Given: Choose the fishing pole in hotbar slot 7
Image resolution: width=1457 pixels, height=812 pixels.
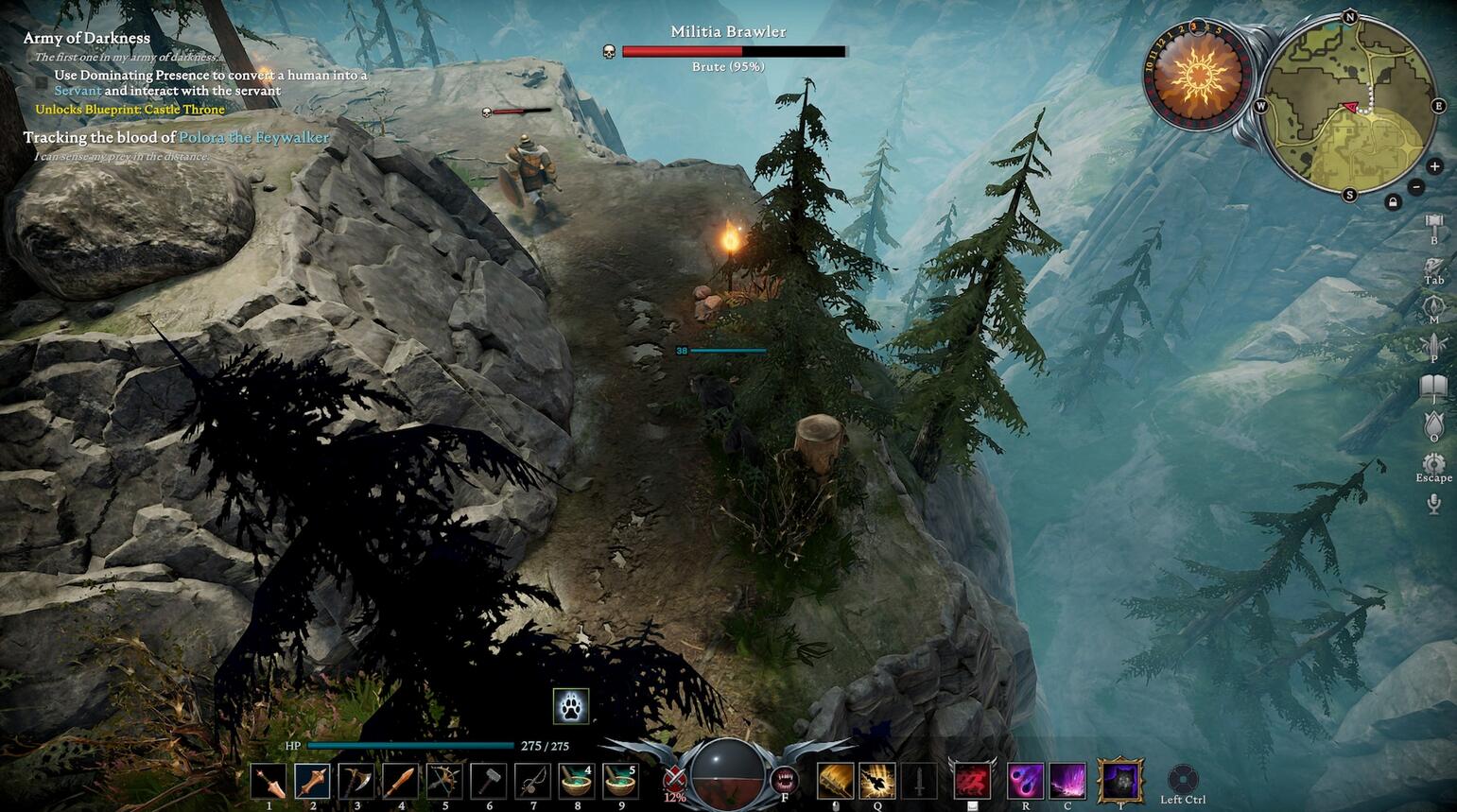Looking at the screenshot, I should tap(532, 782).
